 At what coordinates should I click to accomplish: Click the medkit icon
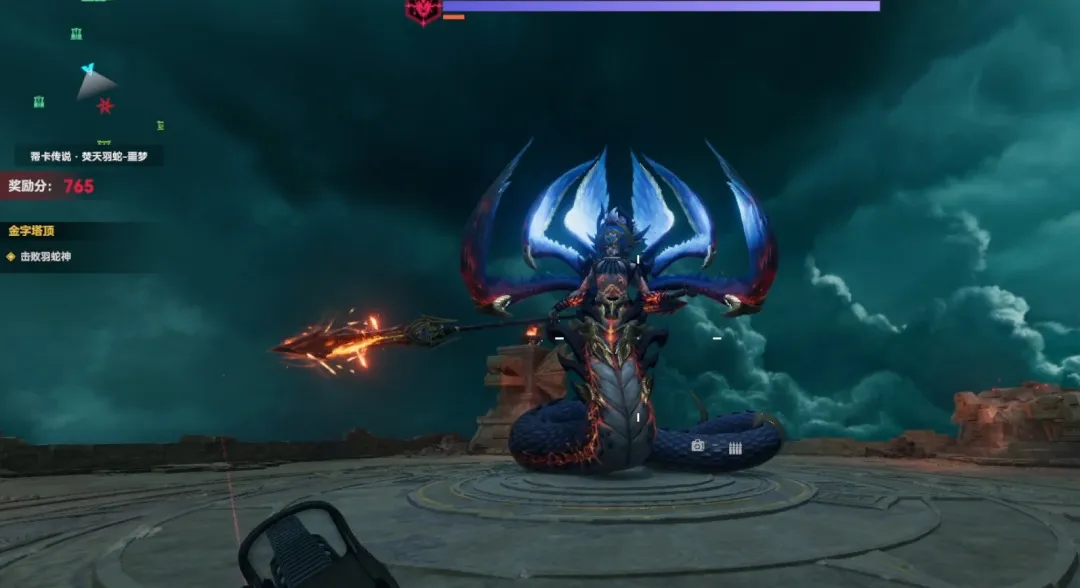point(698,446)
